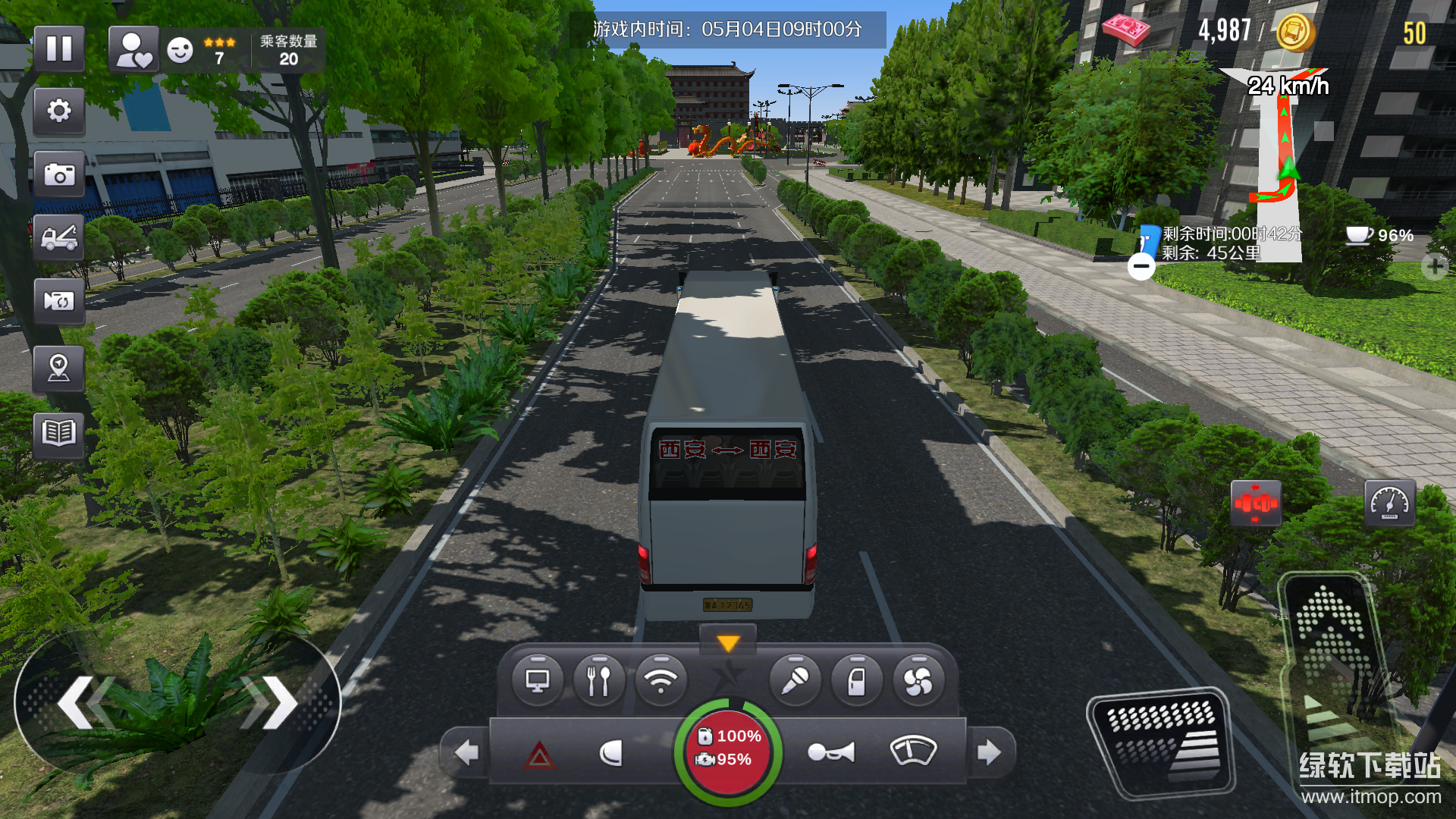Call the tow truck service
This screenshot has width=1456, height=819.
[59, 238]
